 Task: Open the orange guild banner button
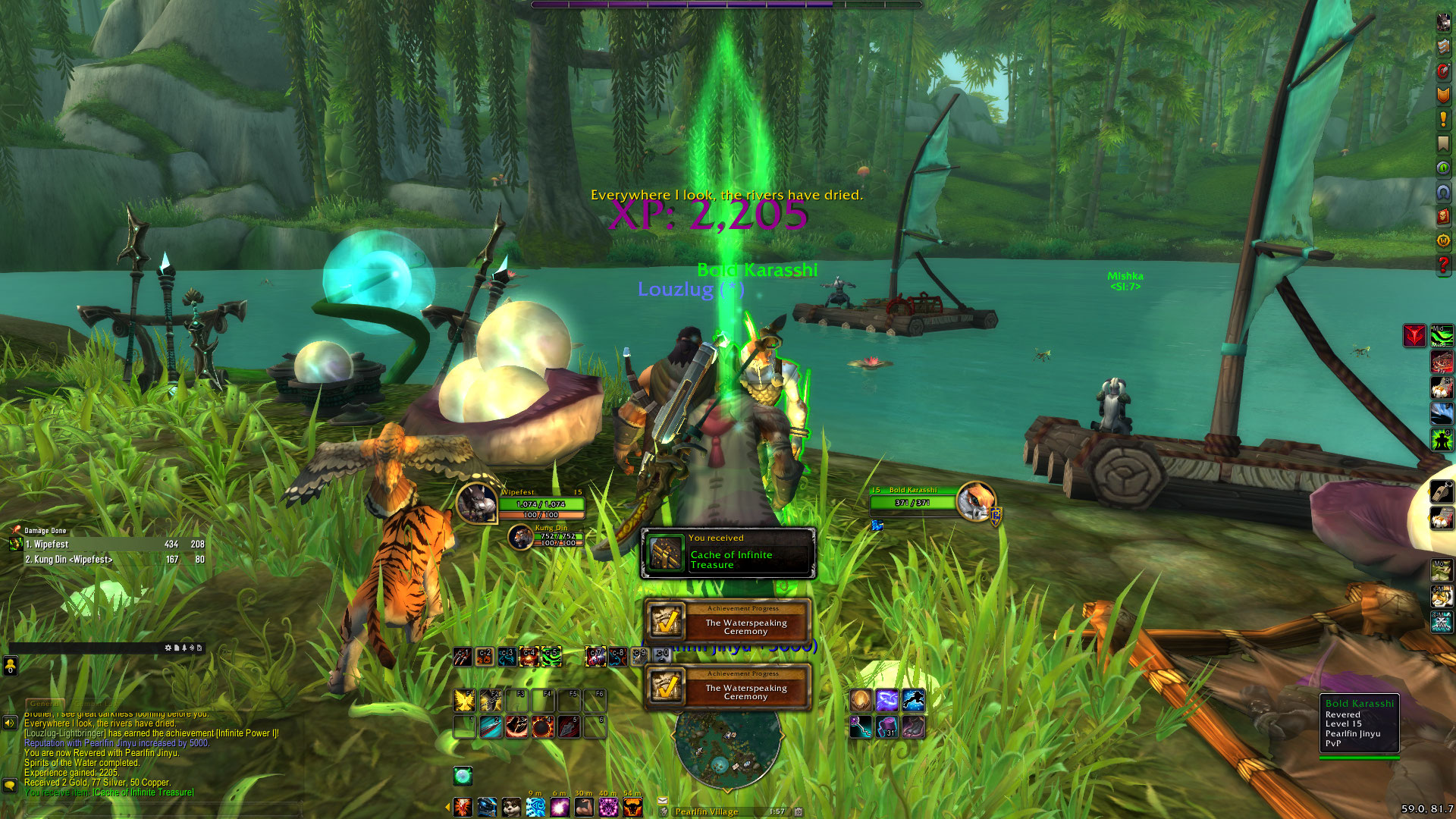click(1443, 95)
